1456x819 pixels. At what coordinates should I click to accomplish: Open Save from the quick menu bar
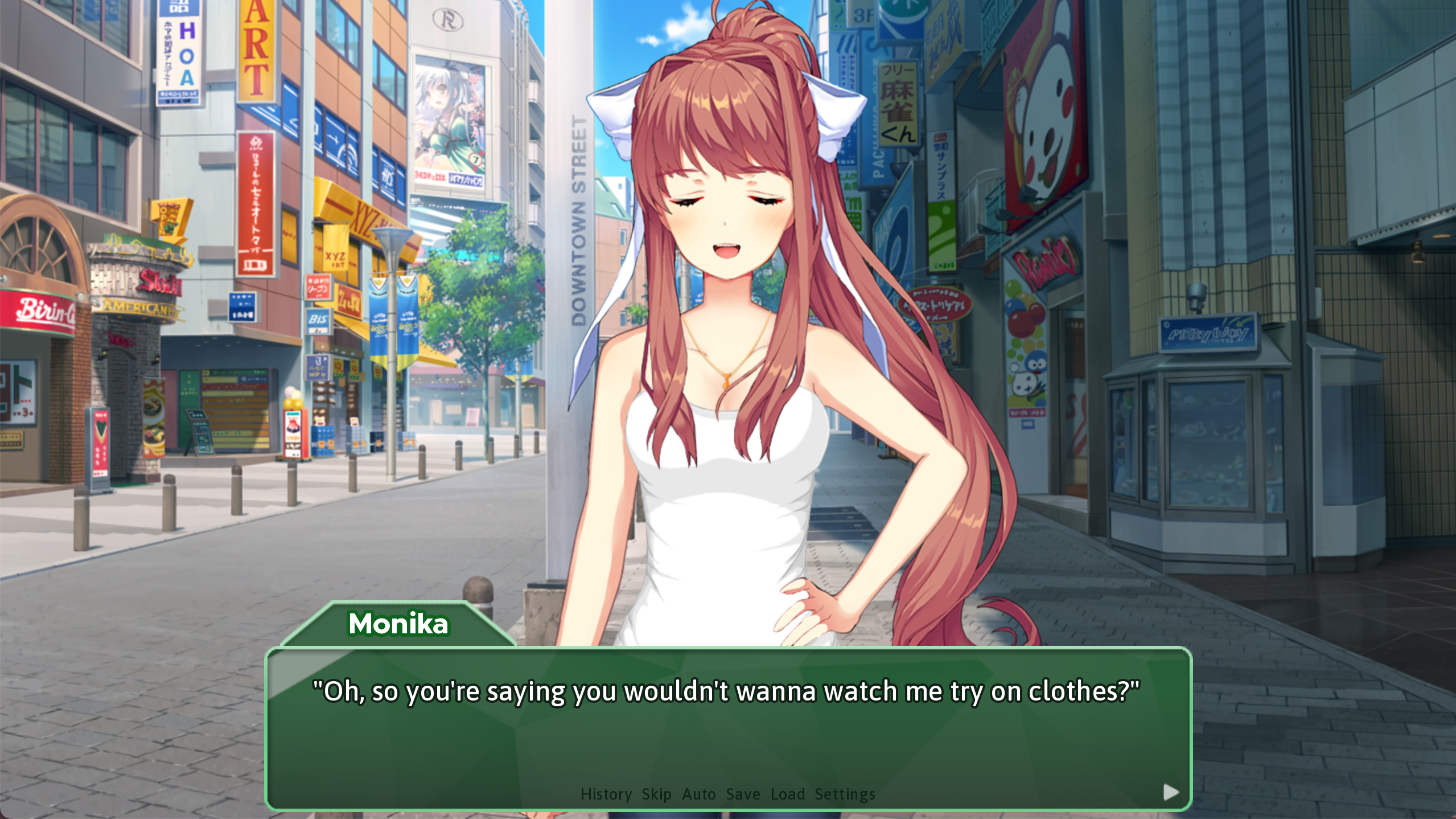point(742,794)
